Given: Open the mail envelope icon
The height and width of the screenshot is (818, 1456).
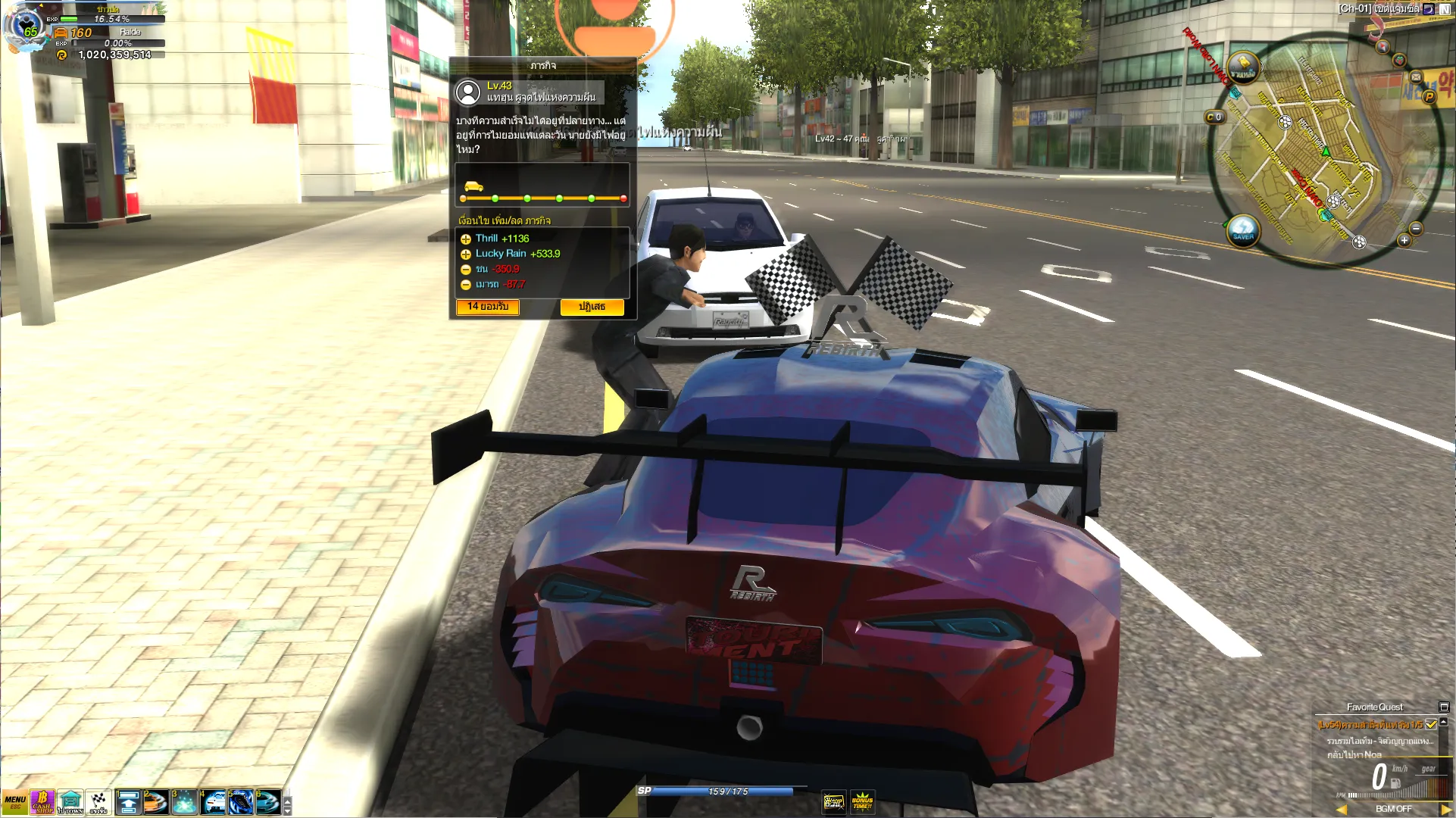Looking at the screenshot, I should click(x=1415, y=77).
